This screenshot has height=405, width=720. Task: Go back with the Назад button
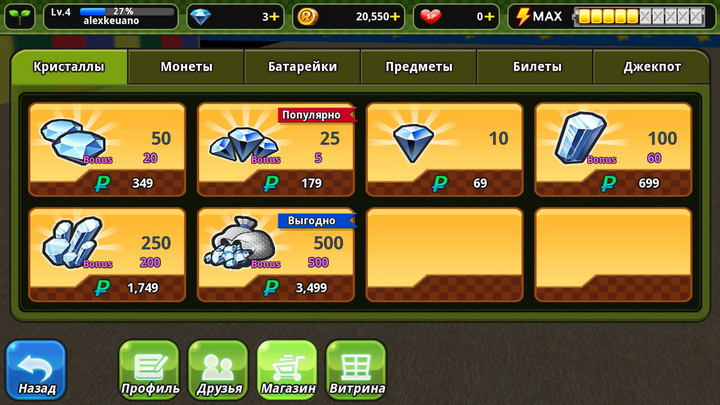(36, 370)
